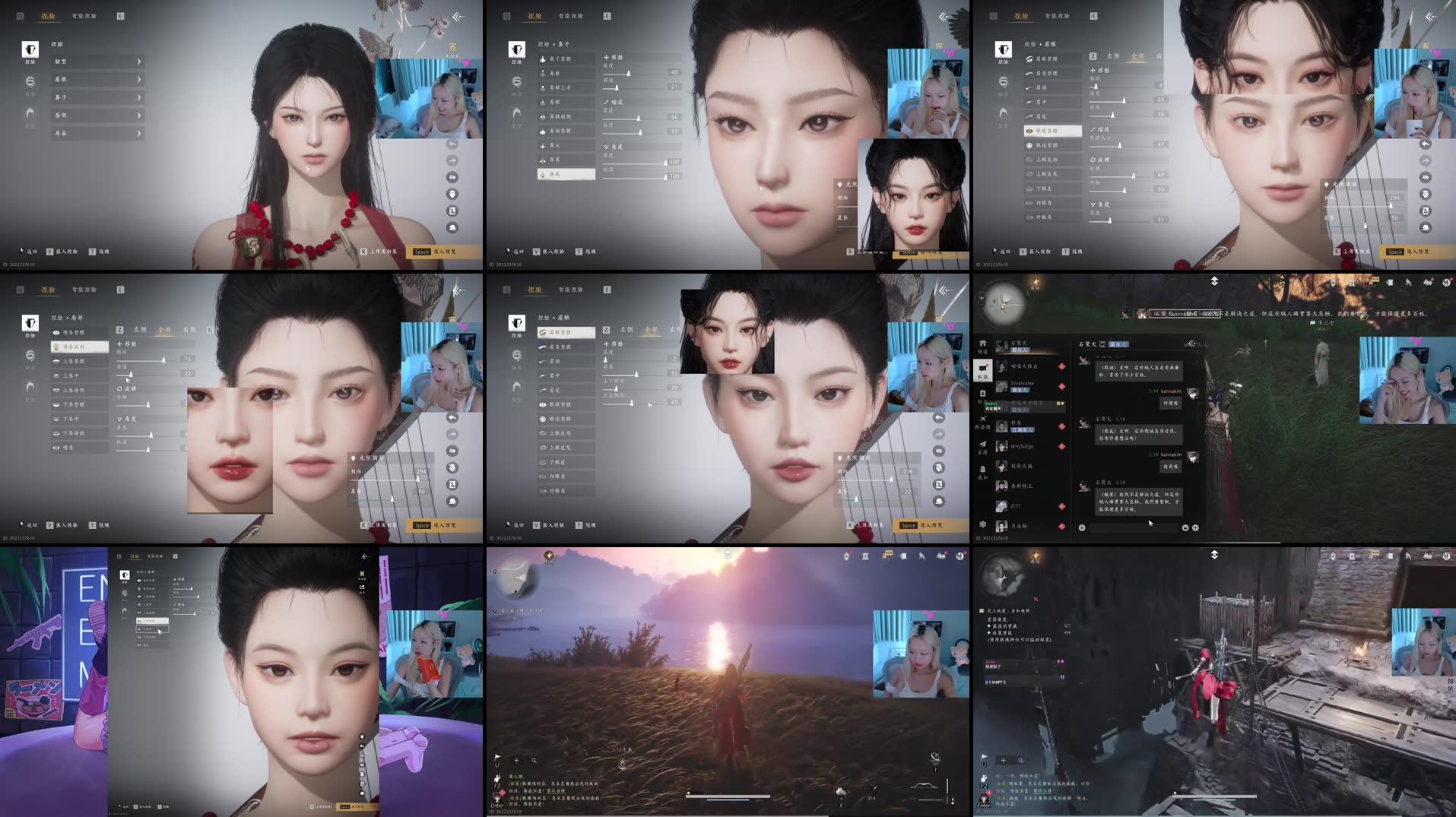Switch to the 智能捏脸 smart face tab

point(85,14)
